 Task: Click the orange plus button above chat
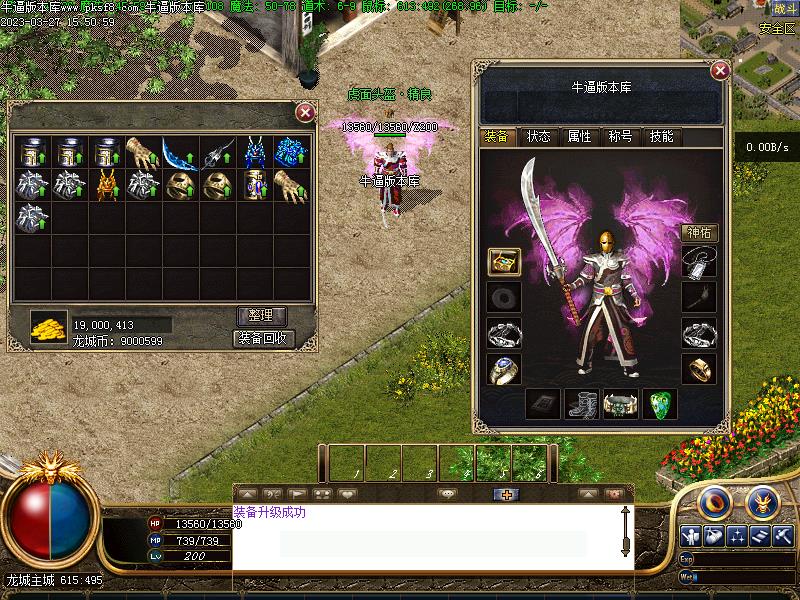(507, 494)
